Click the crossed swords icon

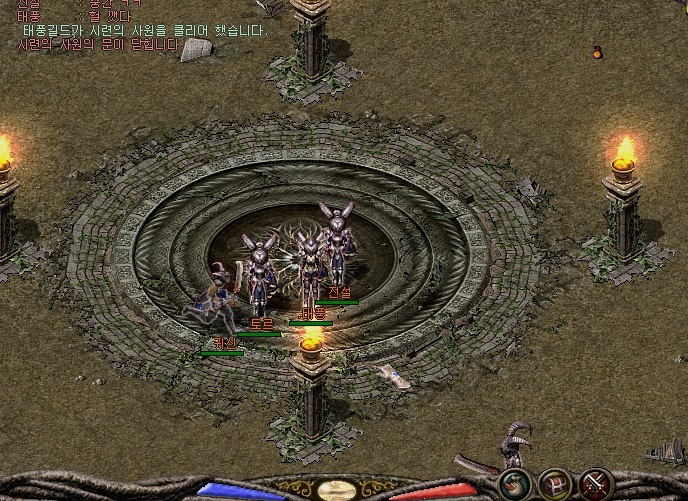(x=597, y=484)
